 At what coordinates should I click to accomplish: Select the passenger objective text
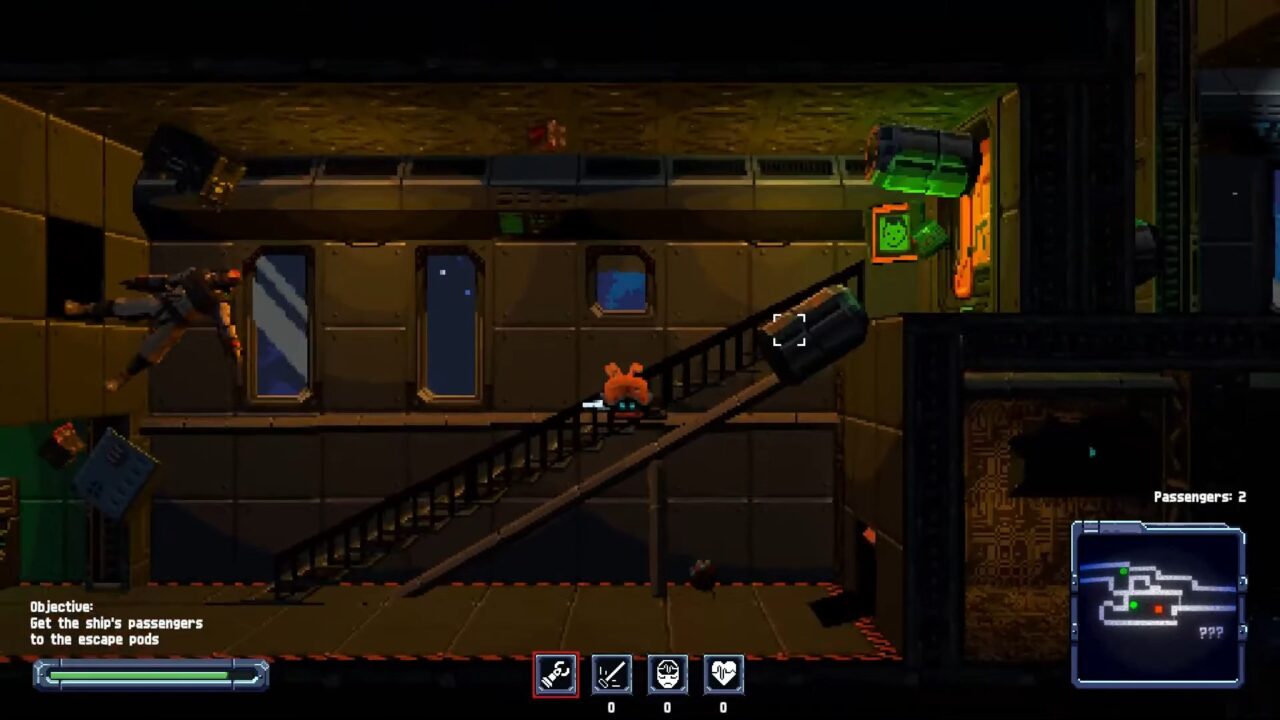pyautogui.click(x=116, y=623)
